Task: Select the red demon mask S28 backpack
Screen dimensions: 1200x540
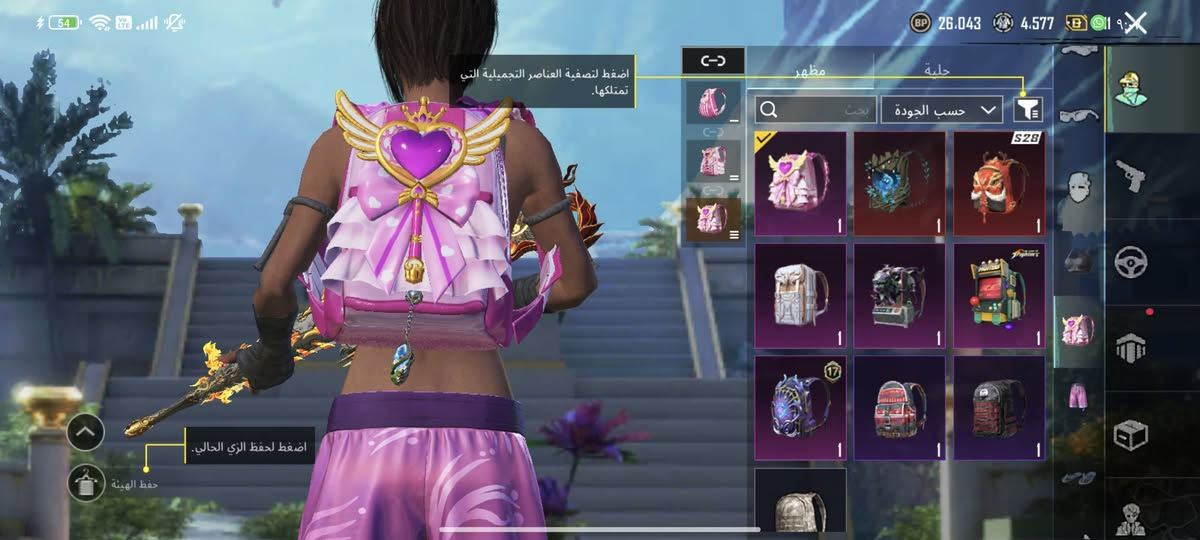Action: tap(999, 183)
